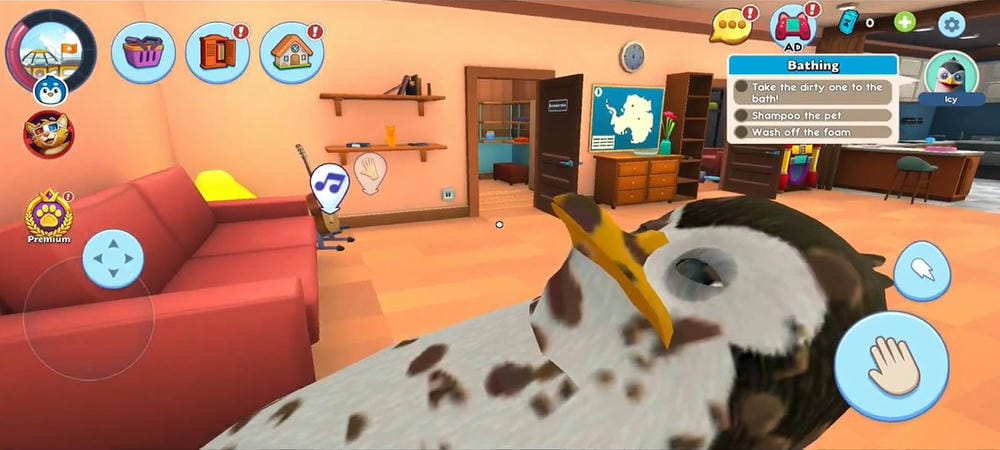This screenshot has width=1000, height=450.
Task: Open settings with the gear icon
Action: coord(951,24)
